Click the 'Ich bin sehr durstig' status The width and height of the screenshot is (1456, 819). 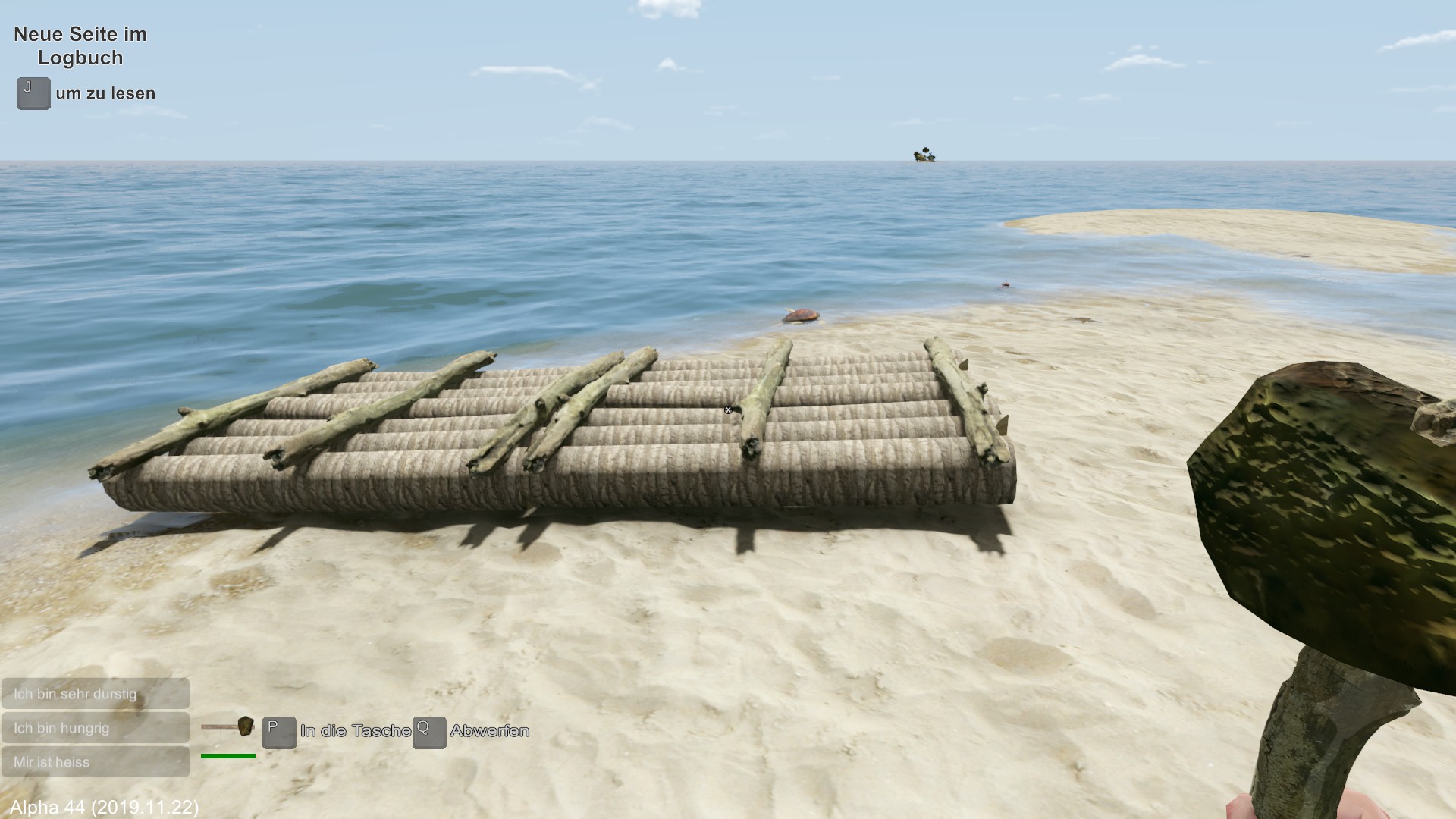[x=95, y=694]
